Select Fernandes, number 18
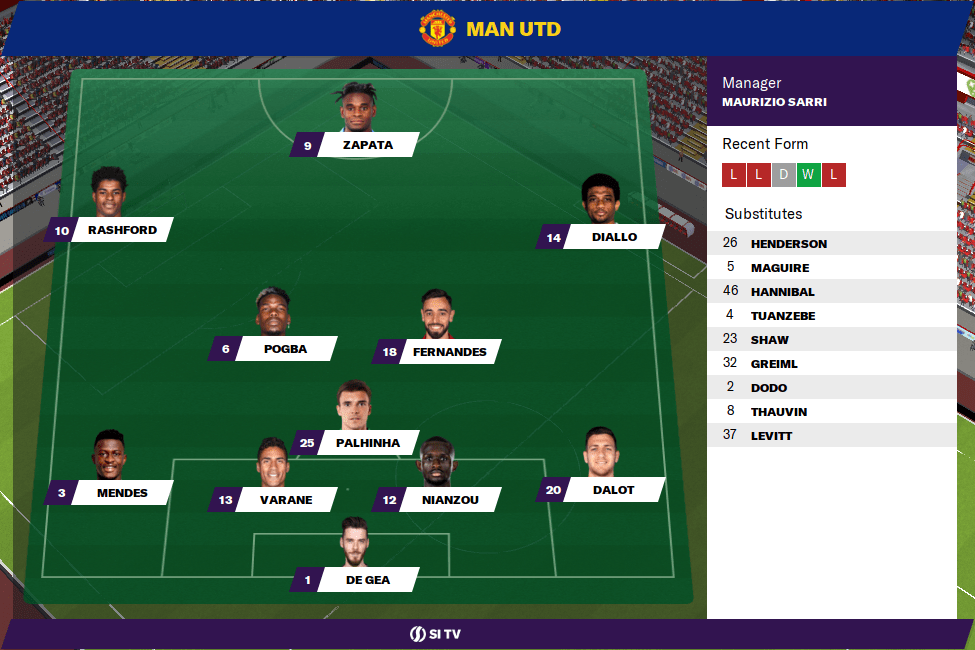The height and width of the screenshot is (650, 975). click(x=449, y=352)
